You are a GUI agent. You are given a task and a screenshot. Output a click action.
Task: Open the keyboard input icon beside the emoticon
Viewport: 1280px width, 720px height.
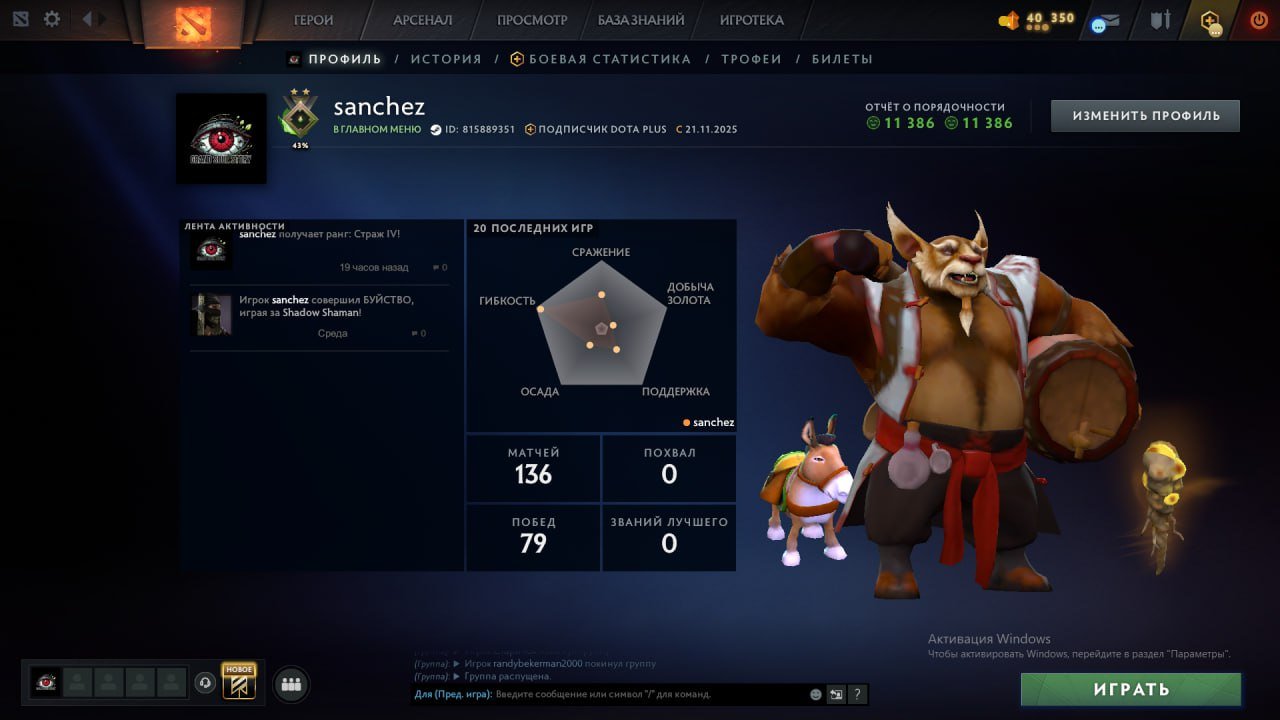point(836,694)
